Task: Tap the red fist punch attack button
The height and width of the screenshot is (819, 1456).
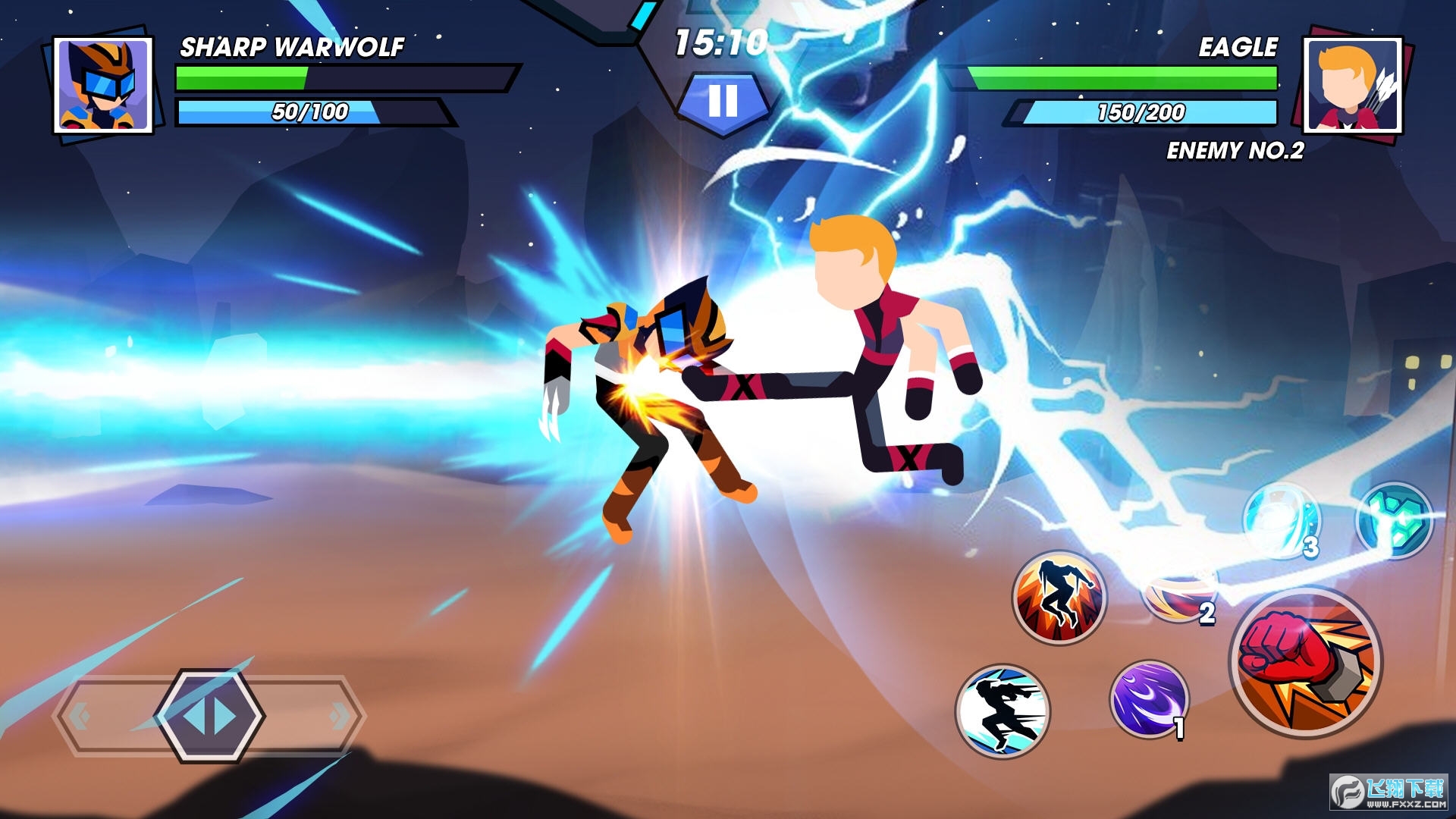Action: (1305, 662)
